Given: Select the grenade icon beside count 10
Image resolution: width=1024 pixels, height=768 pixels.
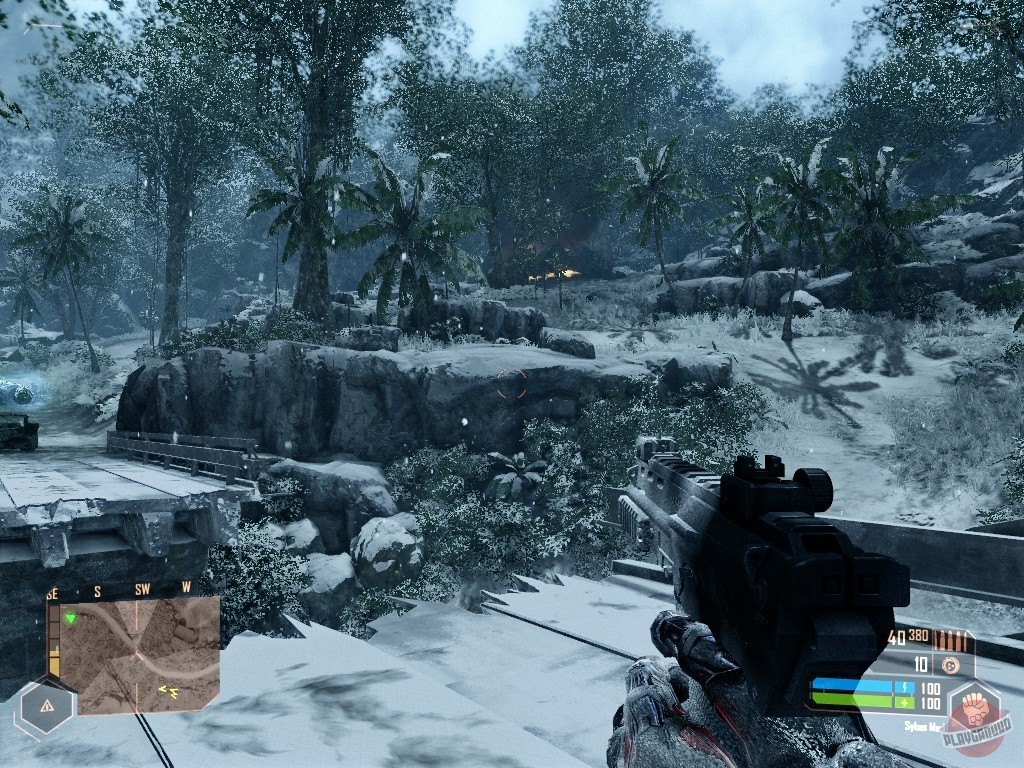Looking at the screenshot, I should click(x=951, y=665).
